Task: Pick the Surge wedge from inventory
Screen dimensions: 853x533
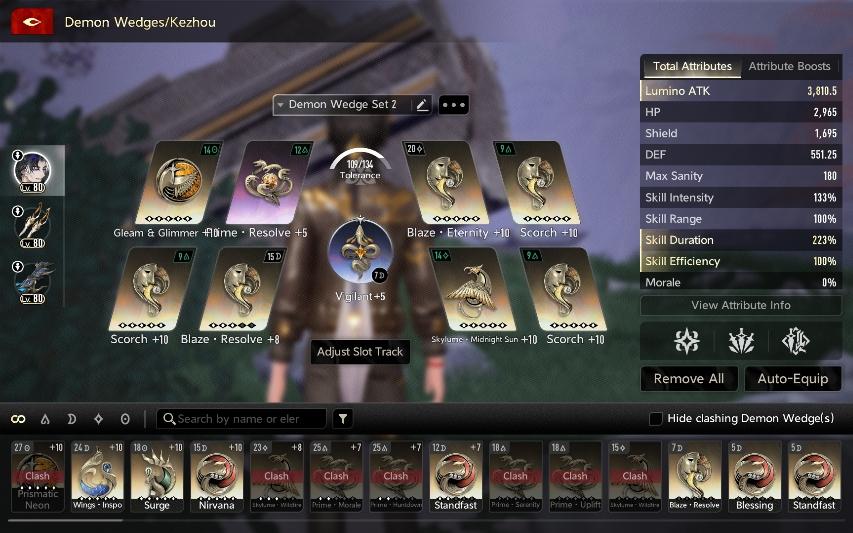Action: click(157, 476)
